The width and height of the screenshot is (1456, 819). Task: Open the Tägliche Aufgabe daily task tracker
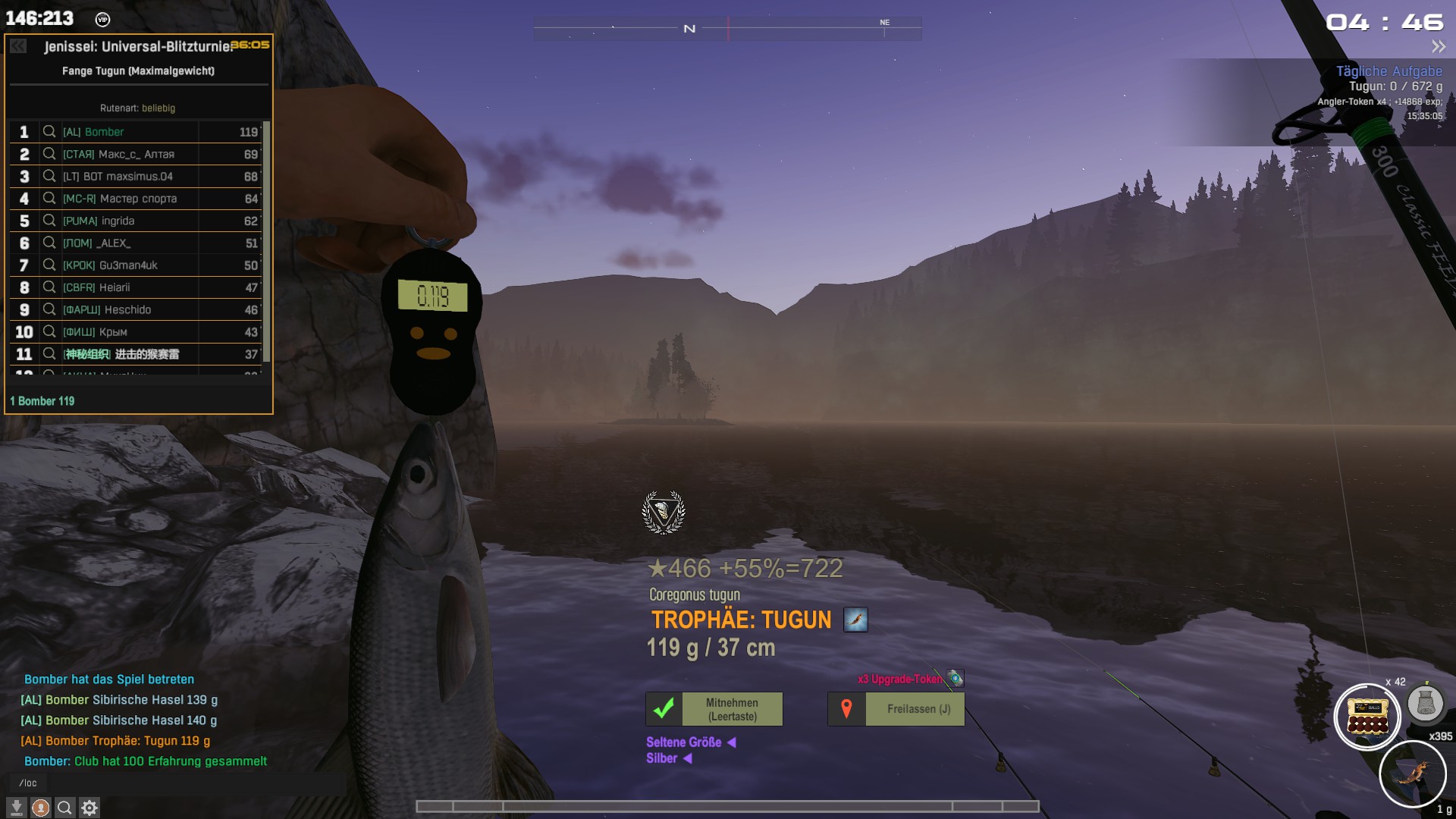(1389, 71)
